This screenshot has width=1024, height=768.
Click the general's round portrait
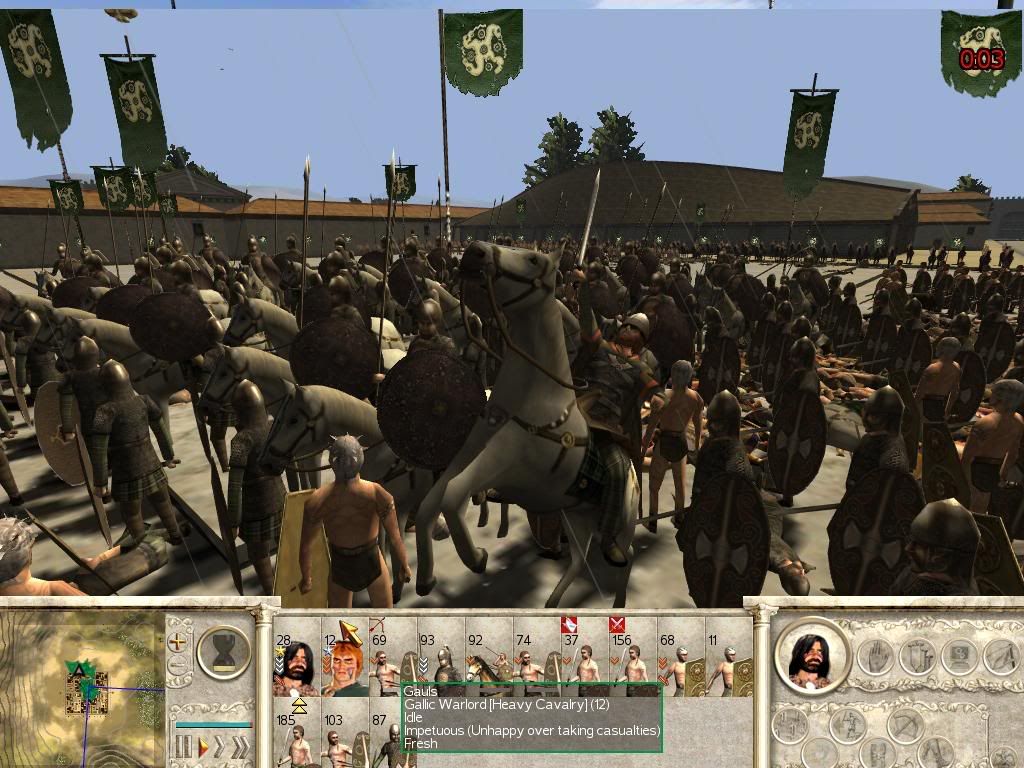coord(812,656)
